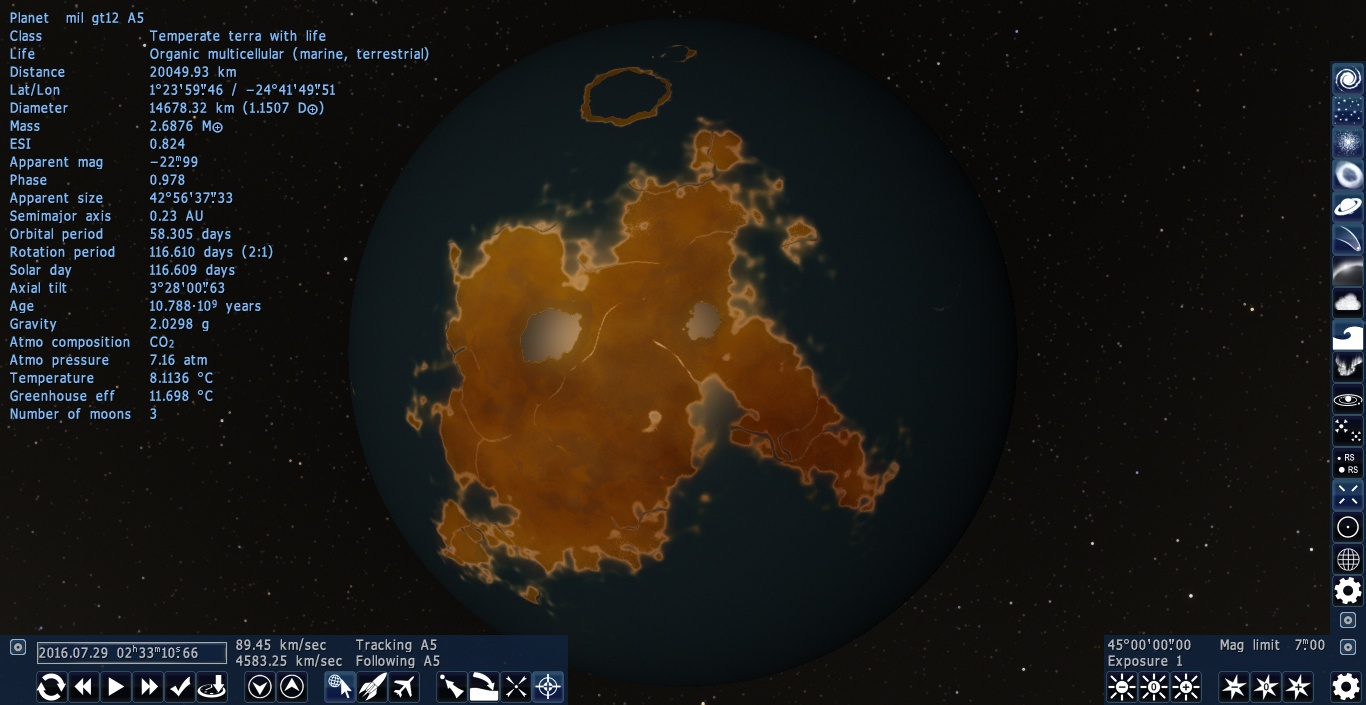This screenshot has height=705, width=1366.
Task: Speed up time with the fast-forward button
Action: (x=148, y=687)
